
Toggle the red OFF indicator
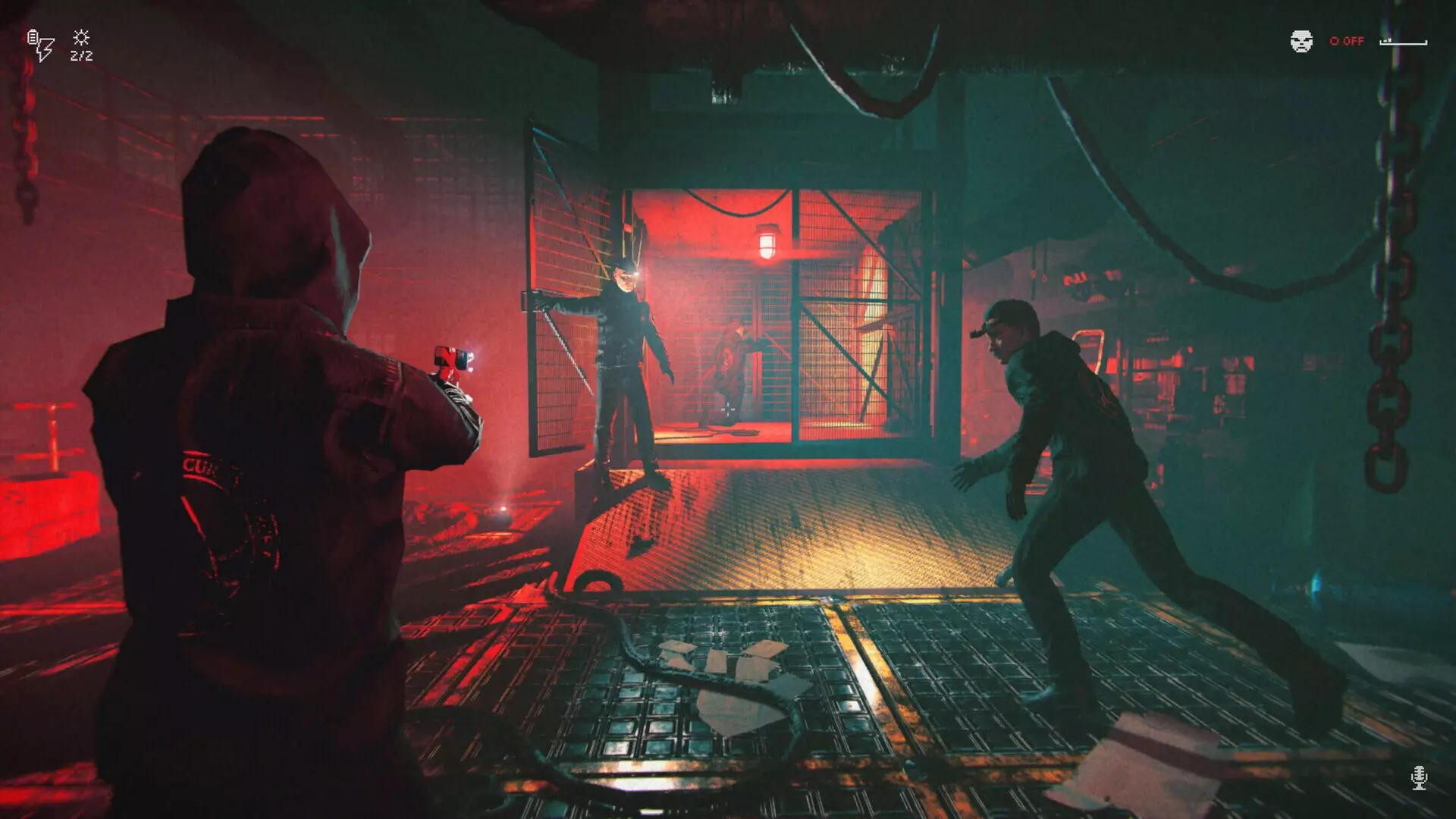coord(1347,41)
